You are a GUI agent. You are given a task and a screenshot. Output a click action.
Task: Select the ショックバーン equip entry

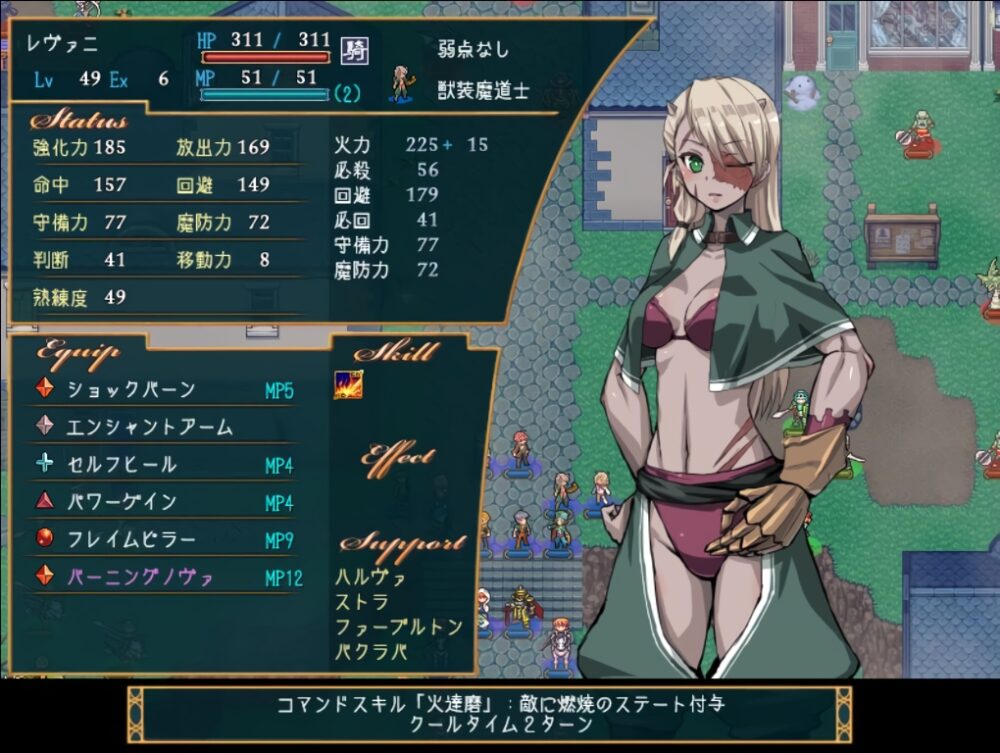pos(131,390)
